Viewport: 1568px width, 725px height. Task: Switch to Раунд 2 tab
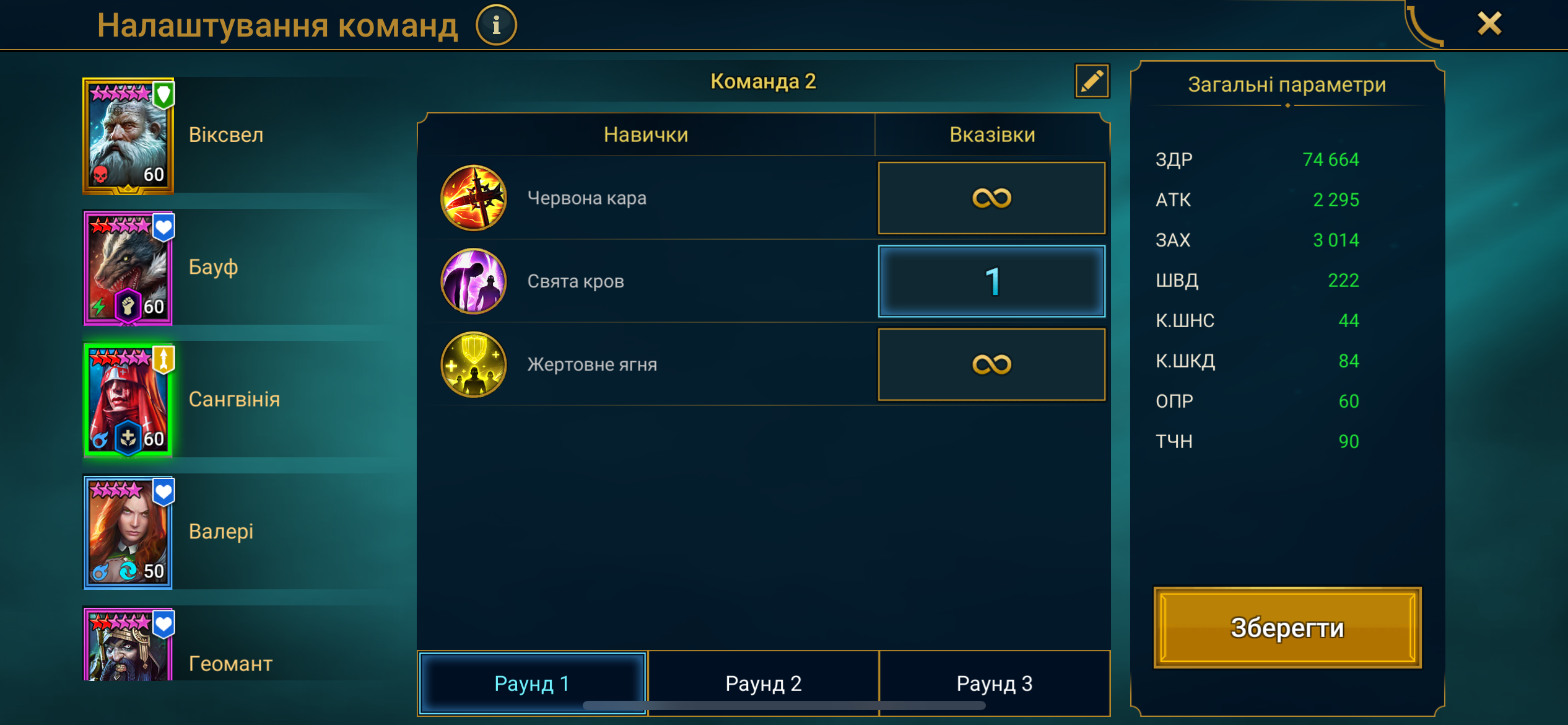[x=763, y=683]
